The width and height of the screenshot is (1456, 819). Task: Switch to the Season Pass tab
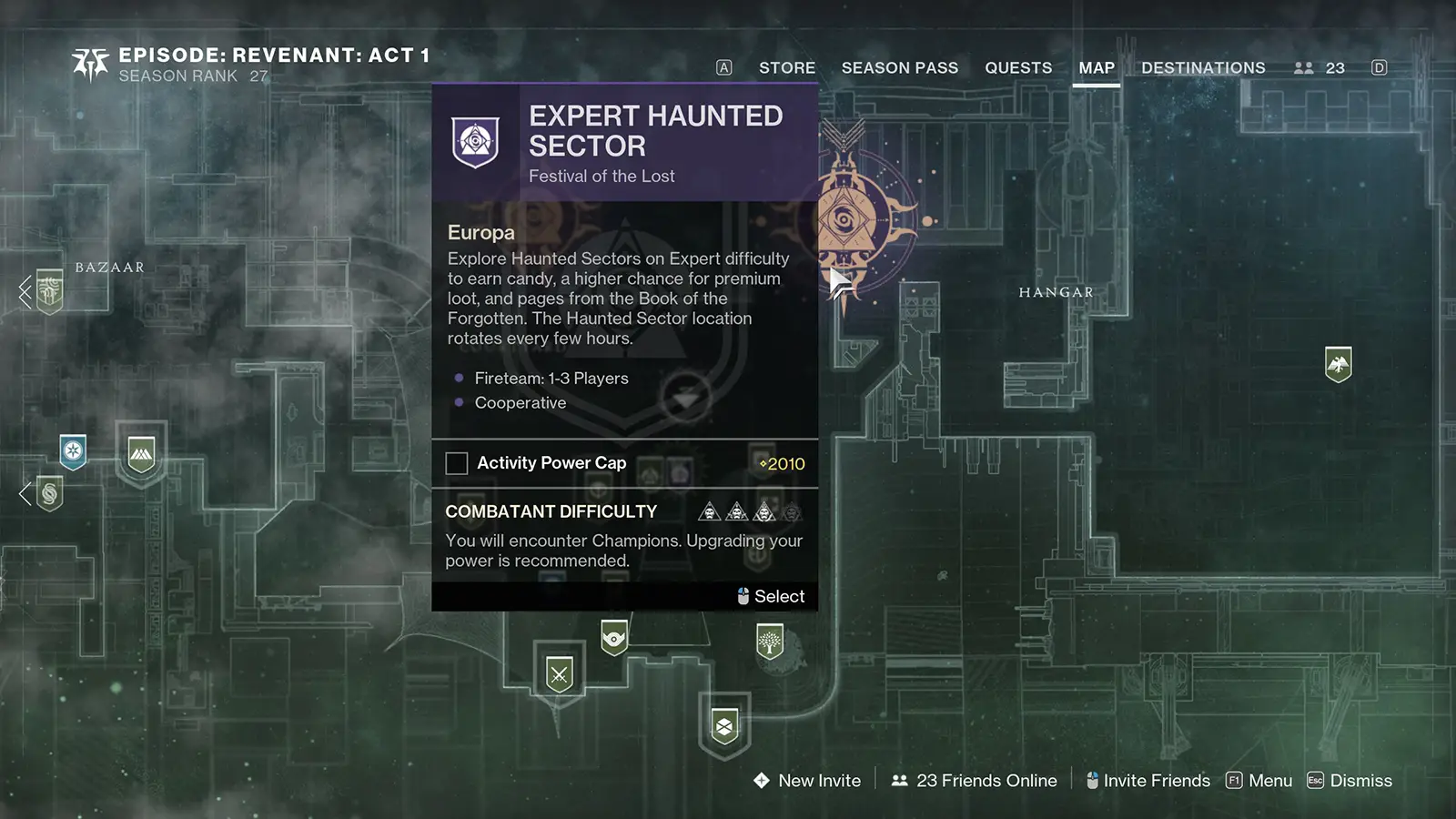(x=900, y=67)
